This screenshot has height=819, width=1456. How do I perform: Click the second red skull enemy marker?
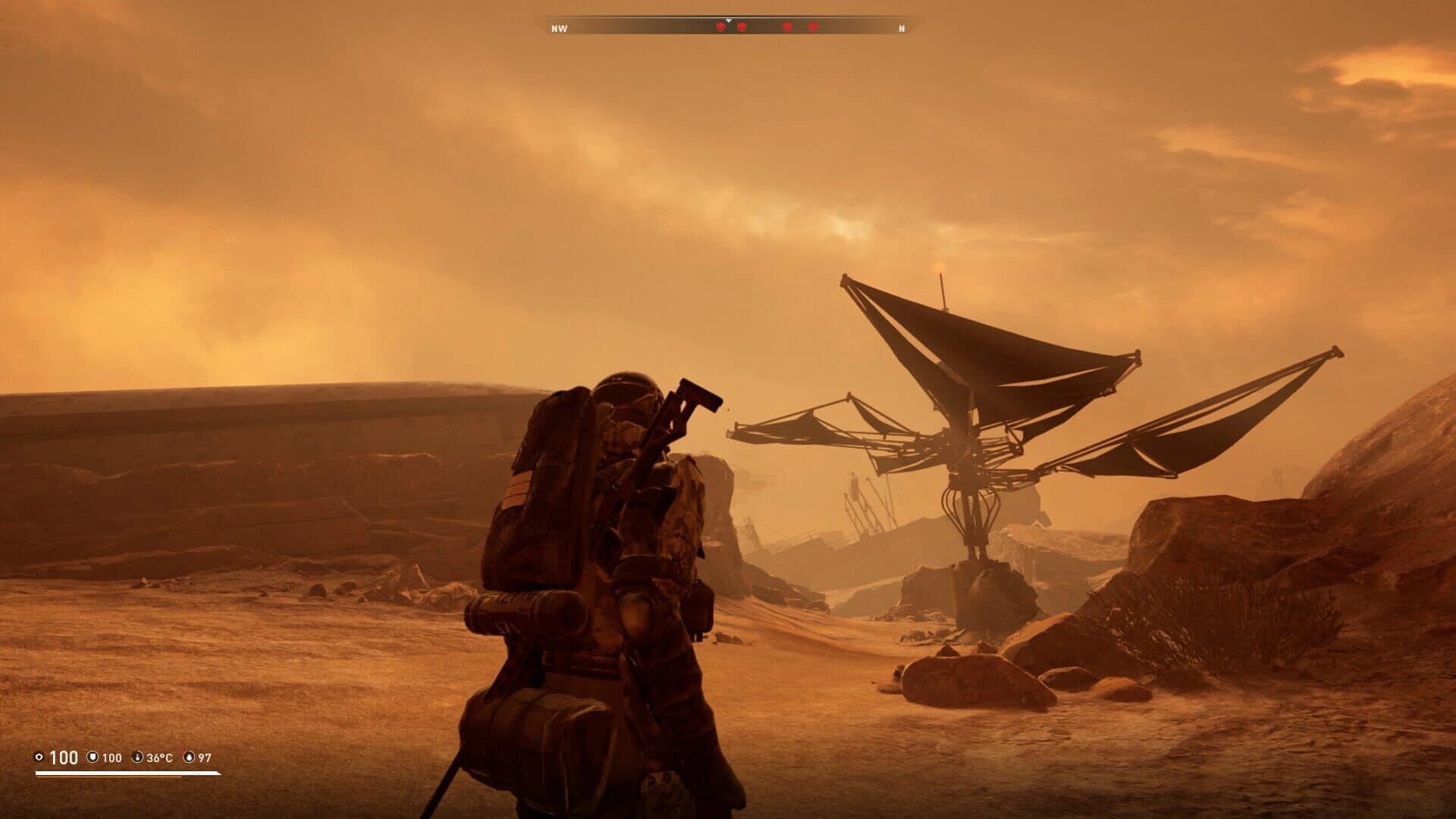coord(742,27)
